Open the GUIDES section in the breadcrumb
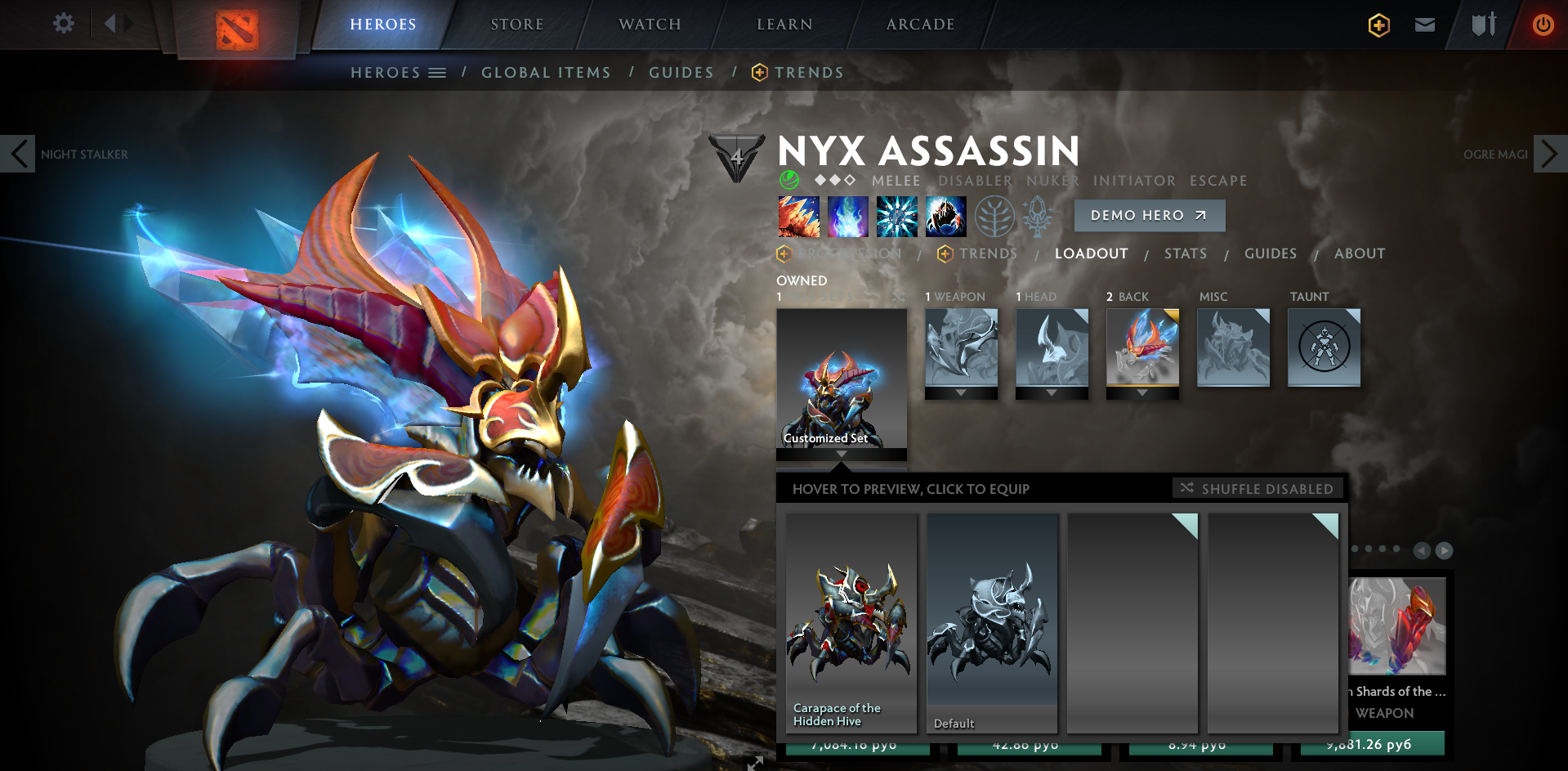 click(x=681, y=72)
